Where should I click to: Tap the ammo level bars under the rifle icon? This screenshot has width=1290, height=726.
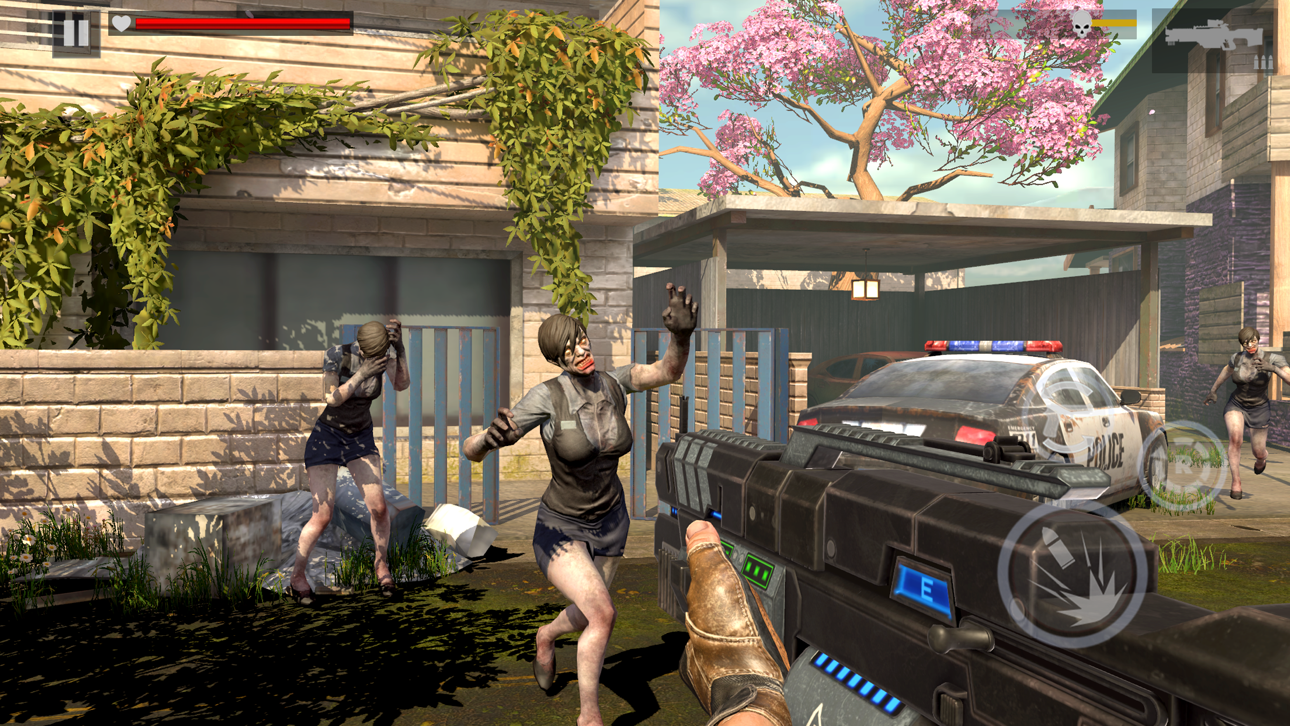tap(1262, 61)
